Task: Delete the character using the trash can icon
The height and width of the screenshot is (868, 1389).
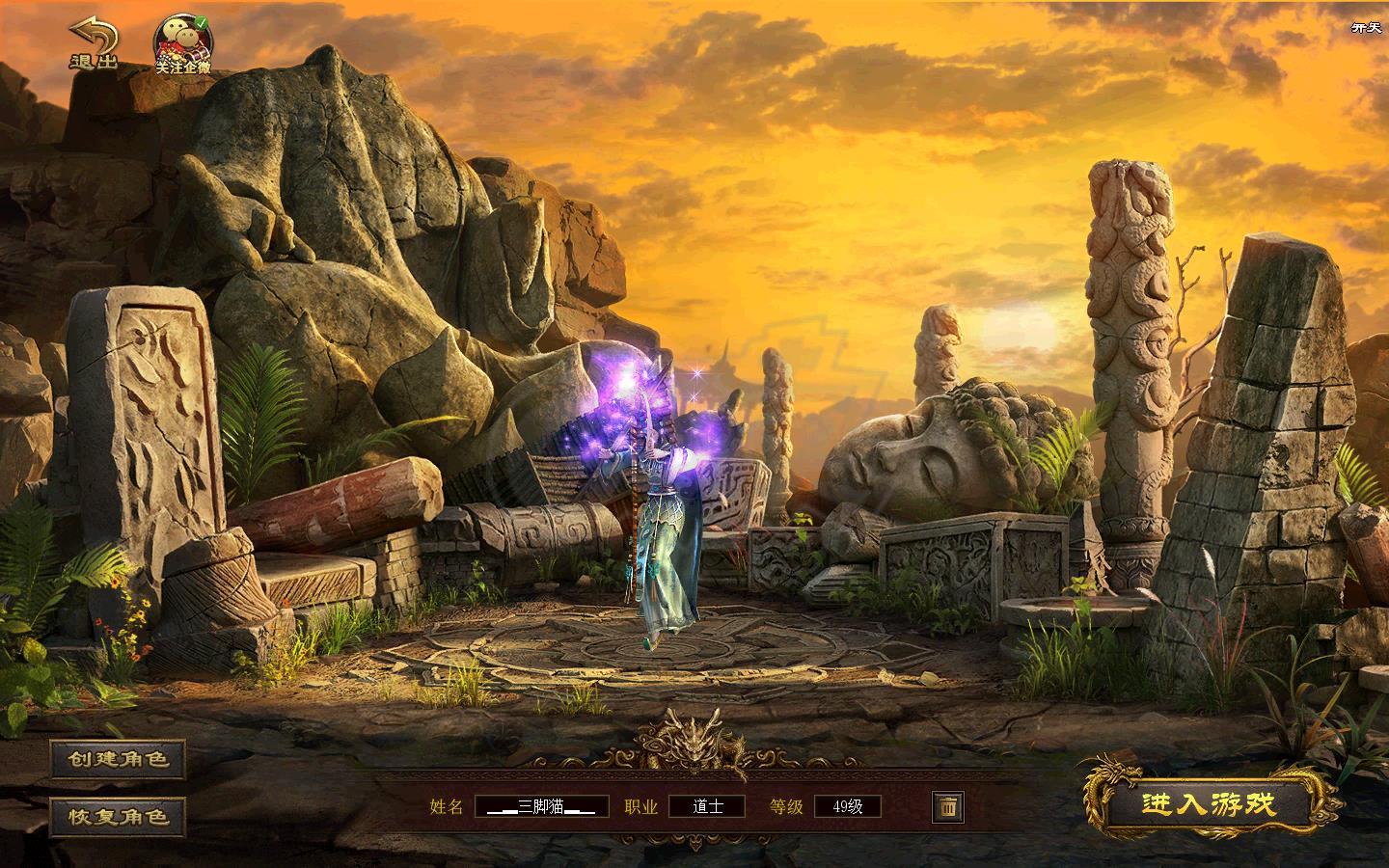Action: pyautogui.click(x=947, y=806)
